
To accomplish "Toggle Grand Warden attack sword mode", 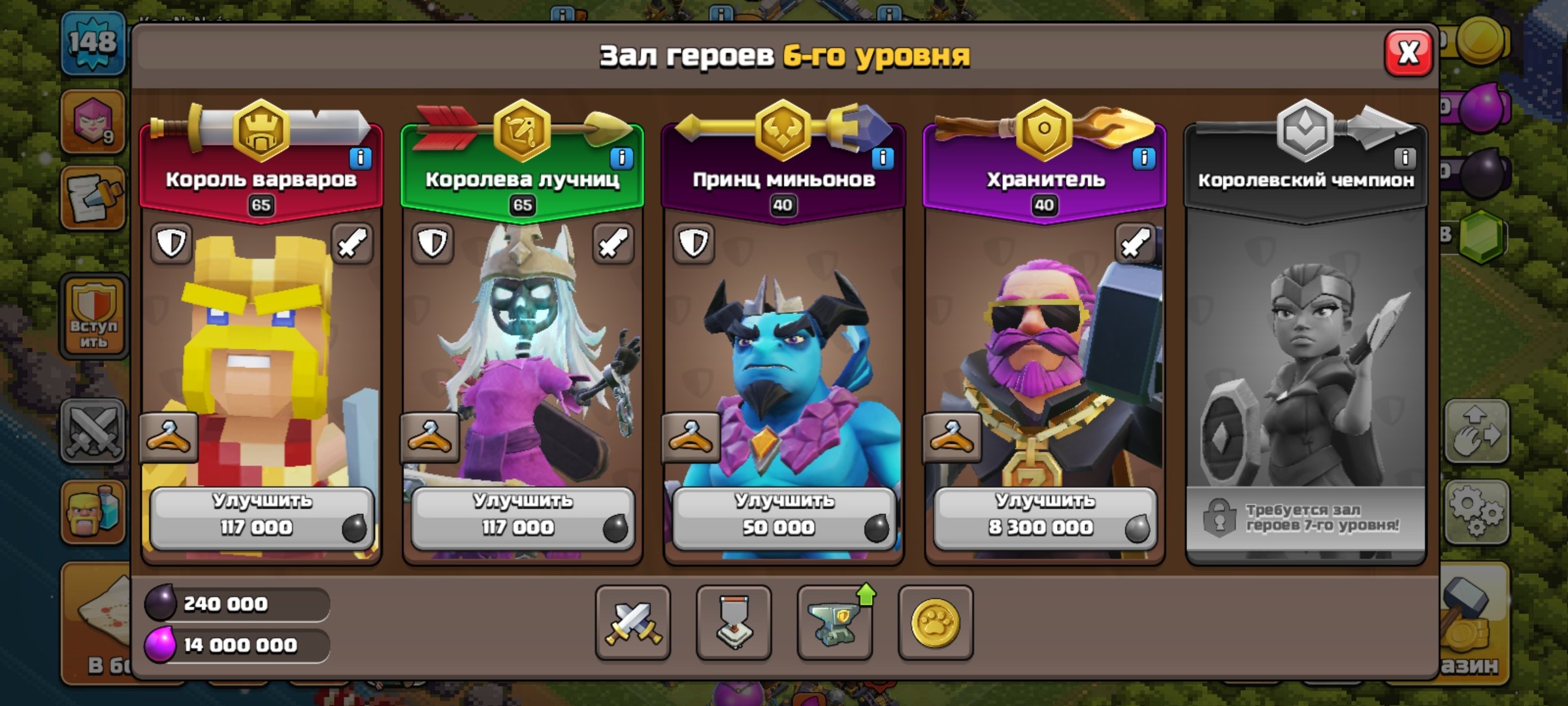I will [1135, 243].
